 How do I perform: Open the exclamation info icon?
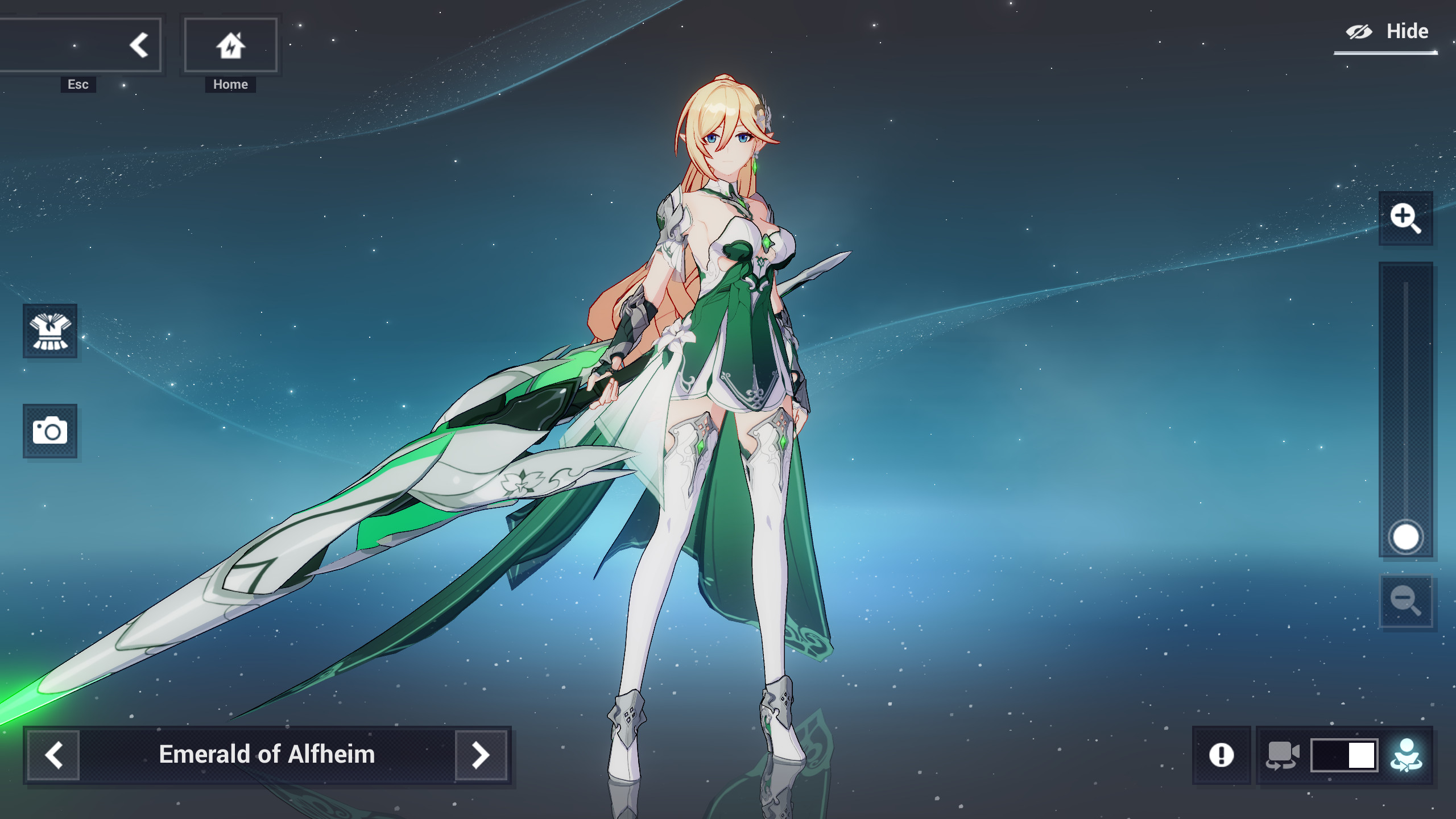click(x=1221, y=755)
